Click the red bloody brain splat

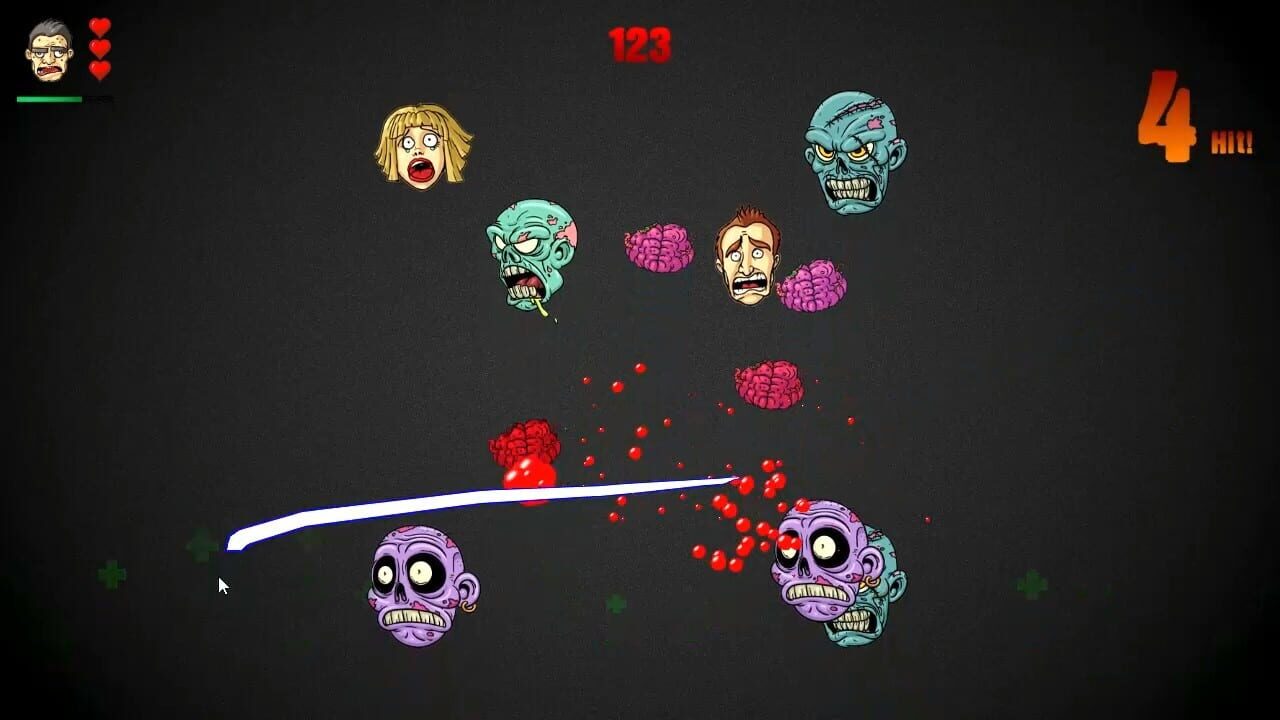[x=525, y=450]
